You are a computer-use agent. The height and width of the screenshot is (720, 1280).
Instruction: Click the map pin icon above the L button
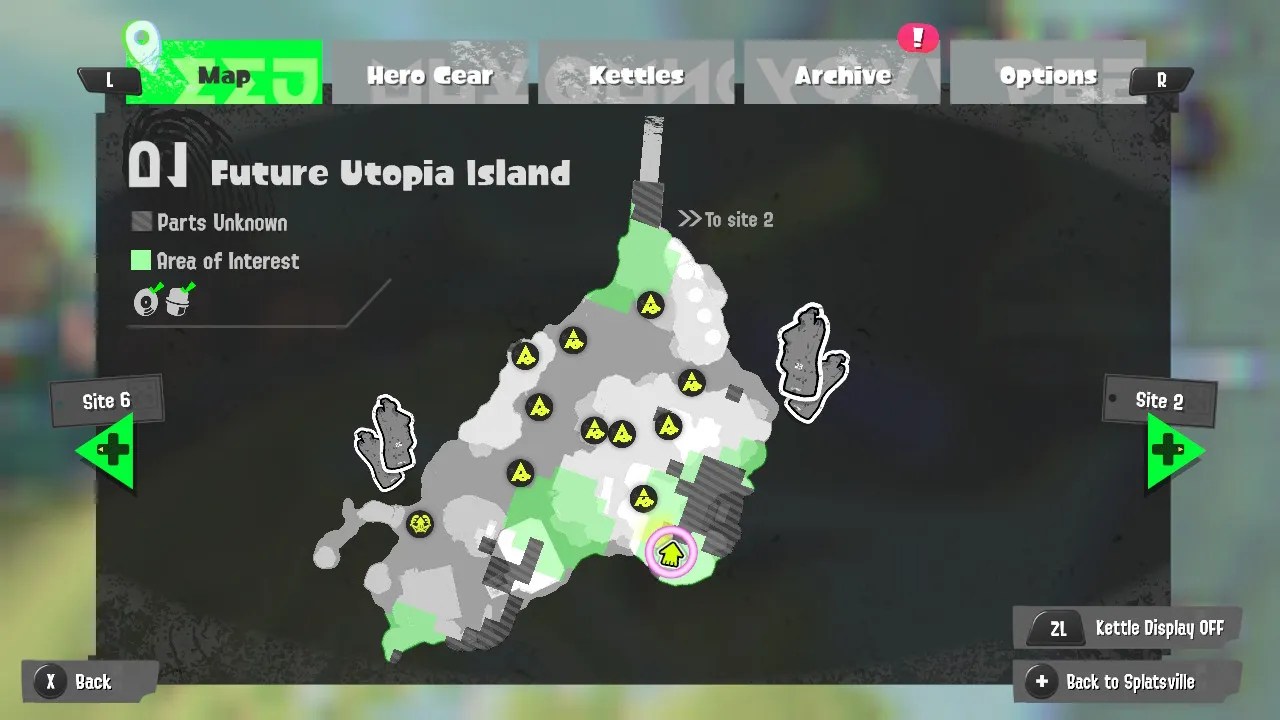point(140,38)
